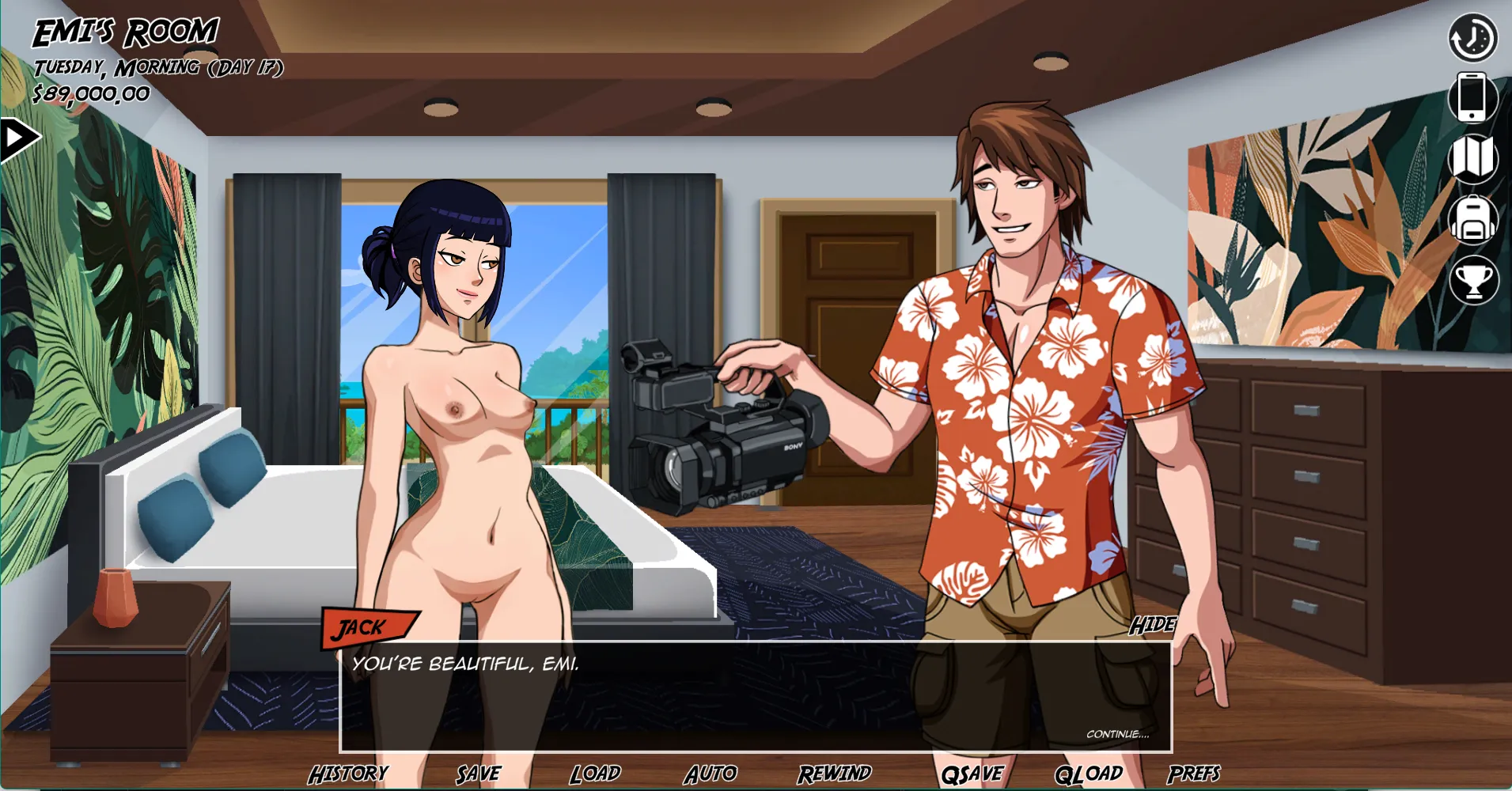The image size is (1512, 791).
Task: Quick load with QLoad
Action: (x=1089, y=774)
